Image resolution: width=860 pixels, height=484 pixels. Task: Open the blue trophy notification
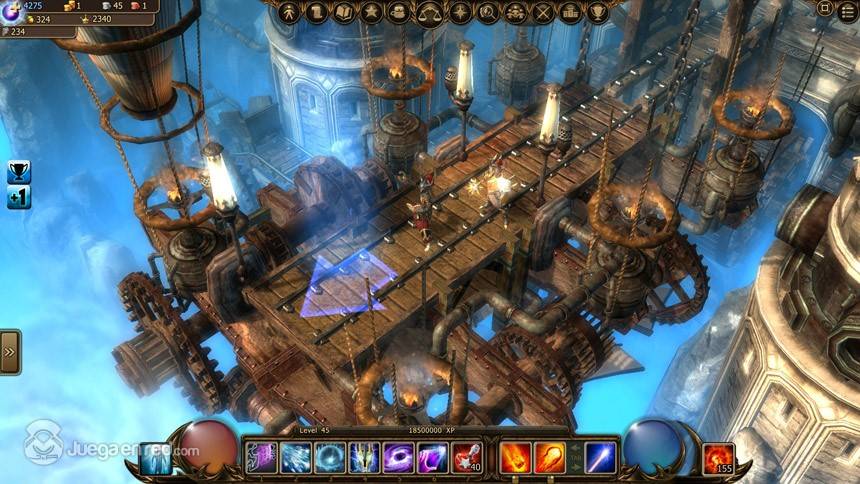(19, 171)
